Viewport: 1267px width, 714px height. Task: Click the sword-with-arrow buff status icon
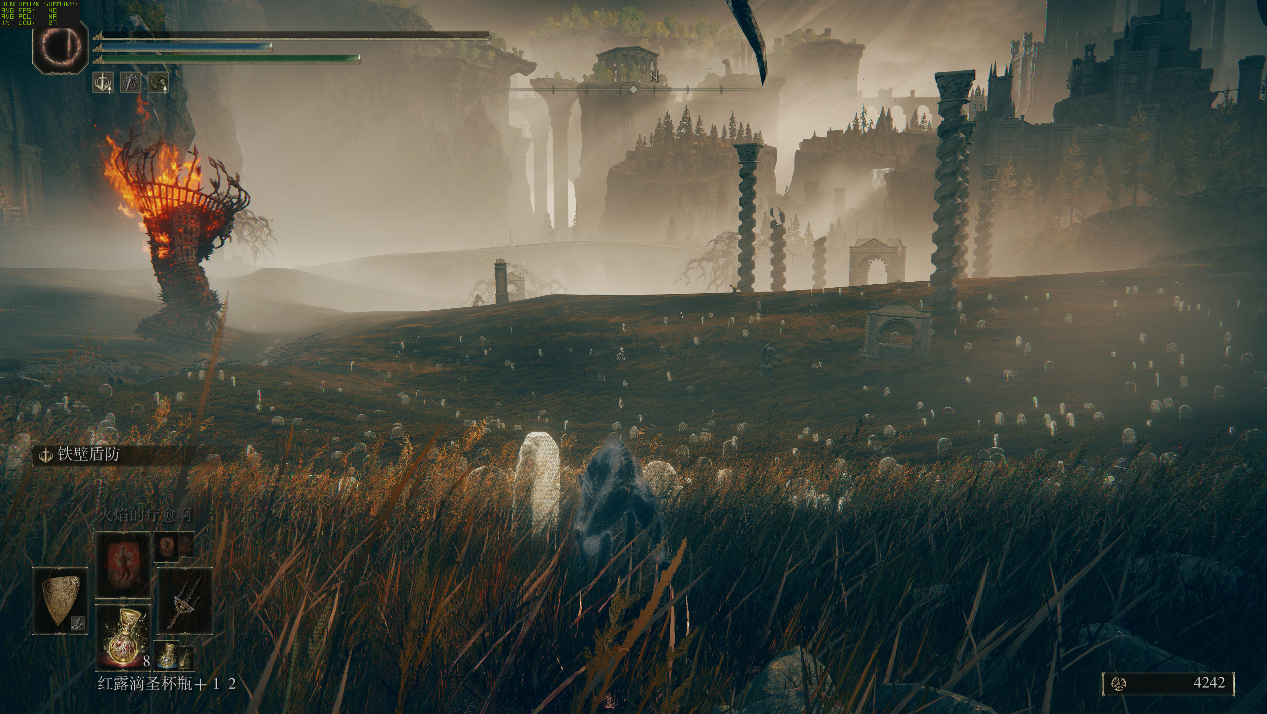(x=102, y=82)
